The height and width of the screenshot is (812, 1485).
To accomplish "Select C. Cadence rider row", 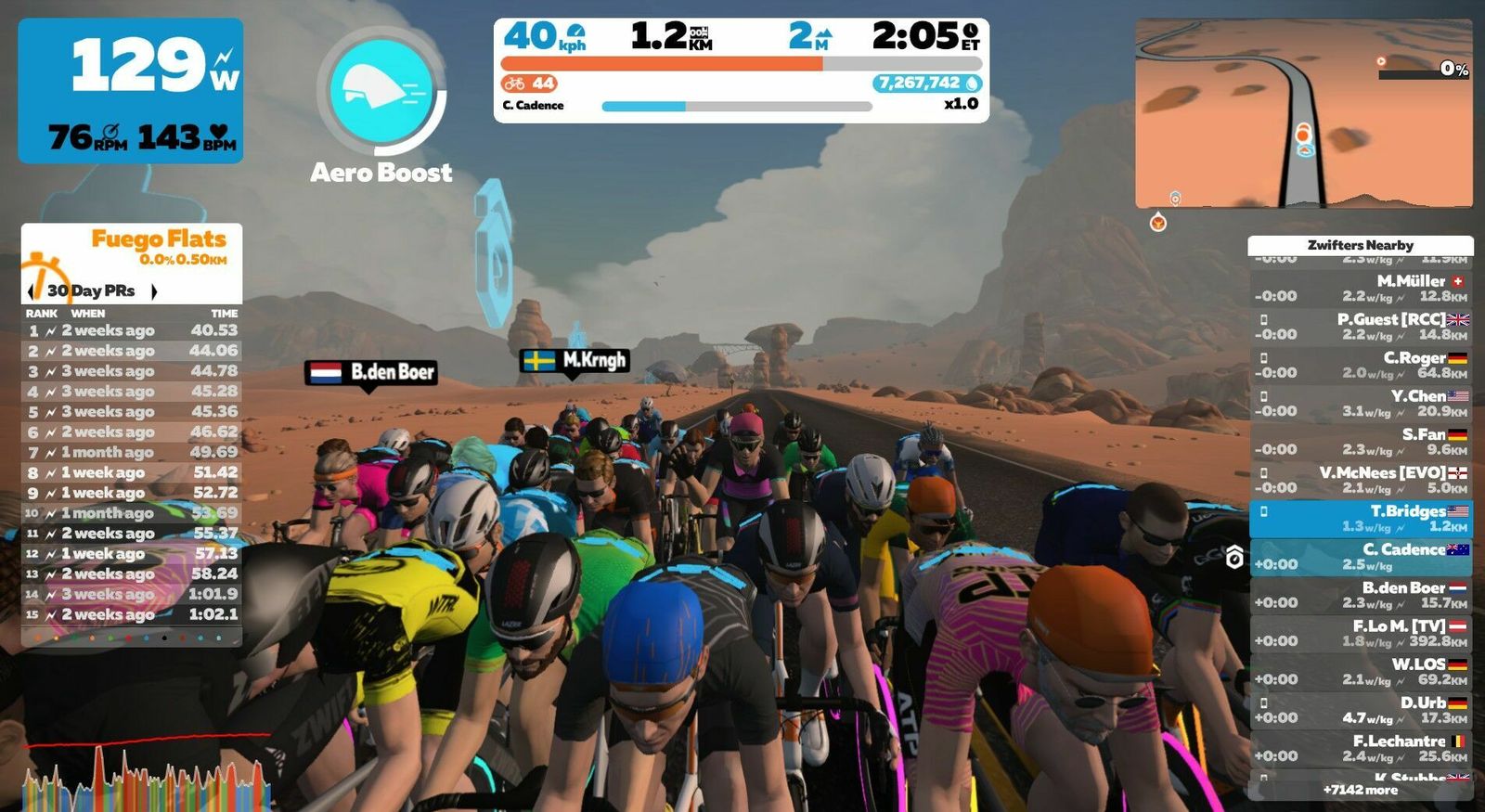I will point(1361,557).
